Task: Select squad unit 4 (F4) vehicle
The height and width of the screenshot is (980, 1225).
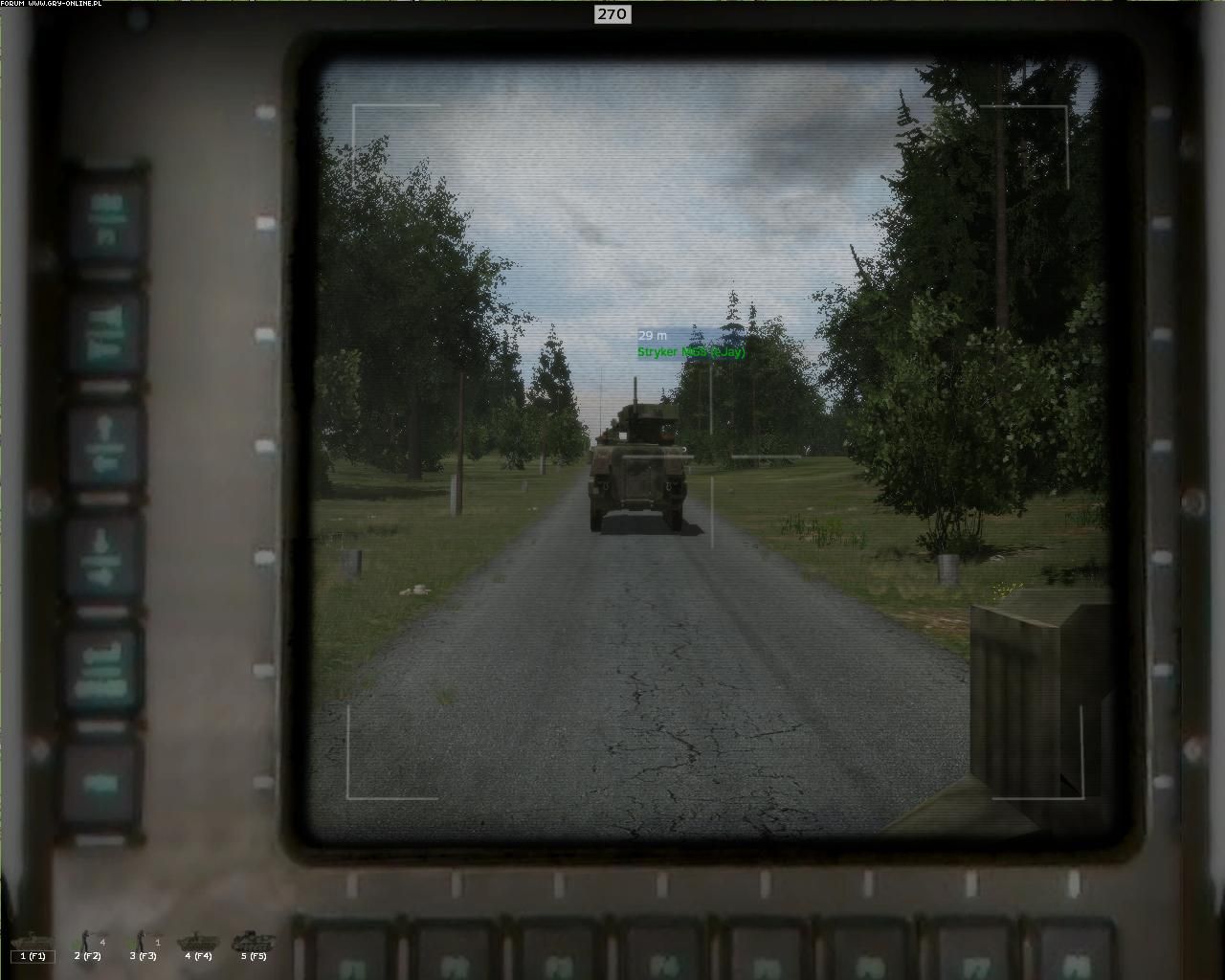Action: (x=198, y=943)
